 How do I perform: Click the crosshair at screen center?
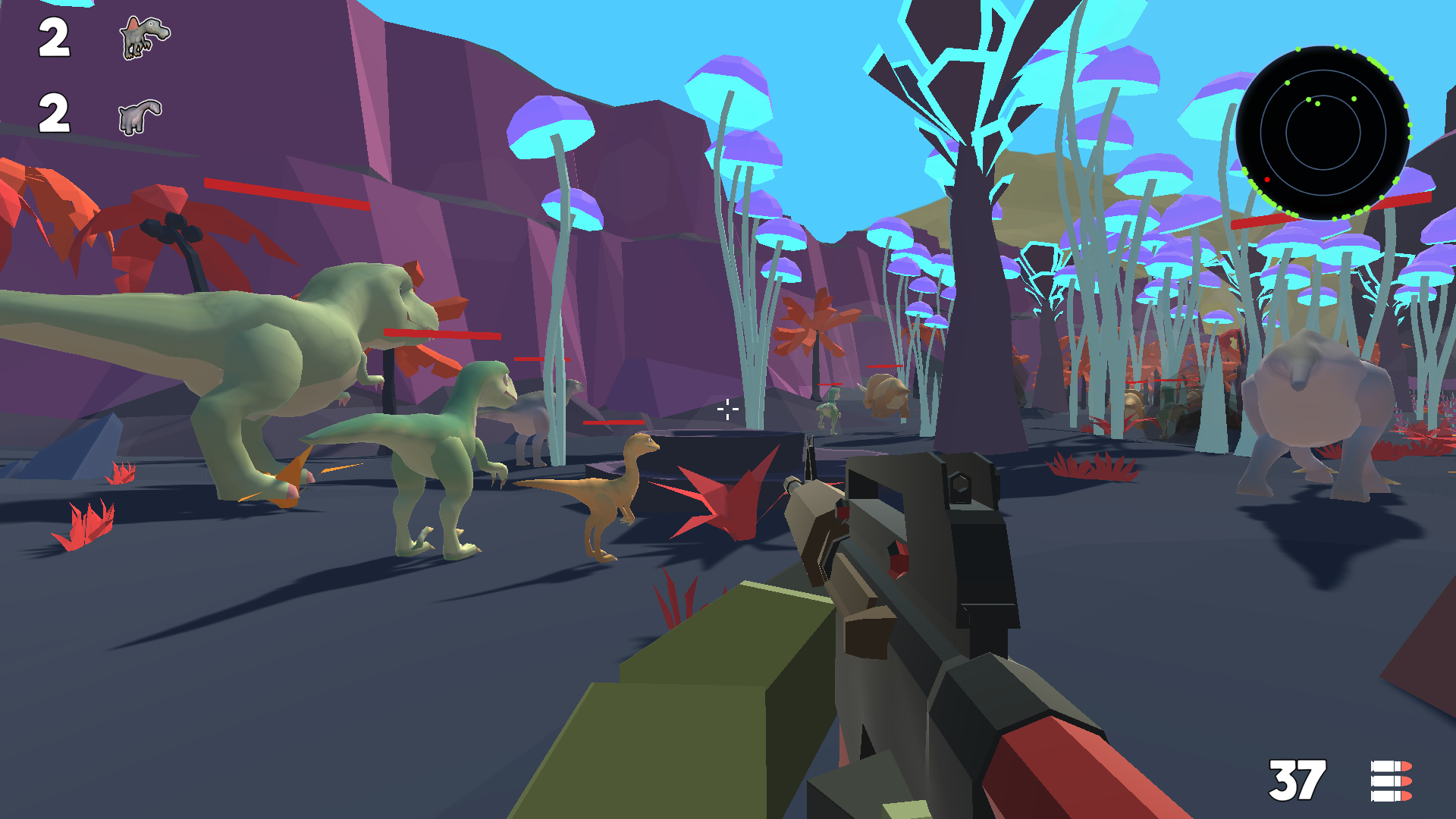tap(727, 409)
